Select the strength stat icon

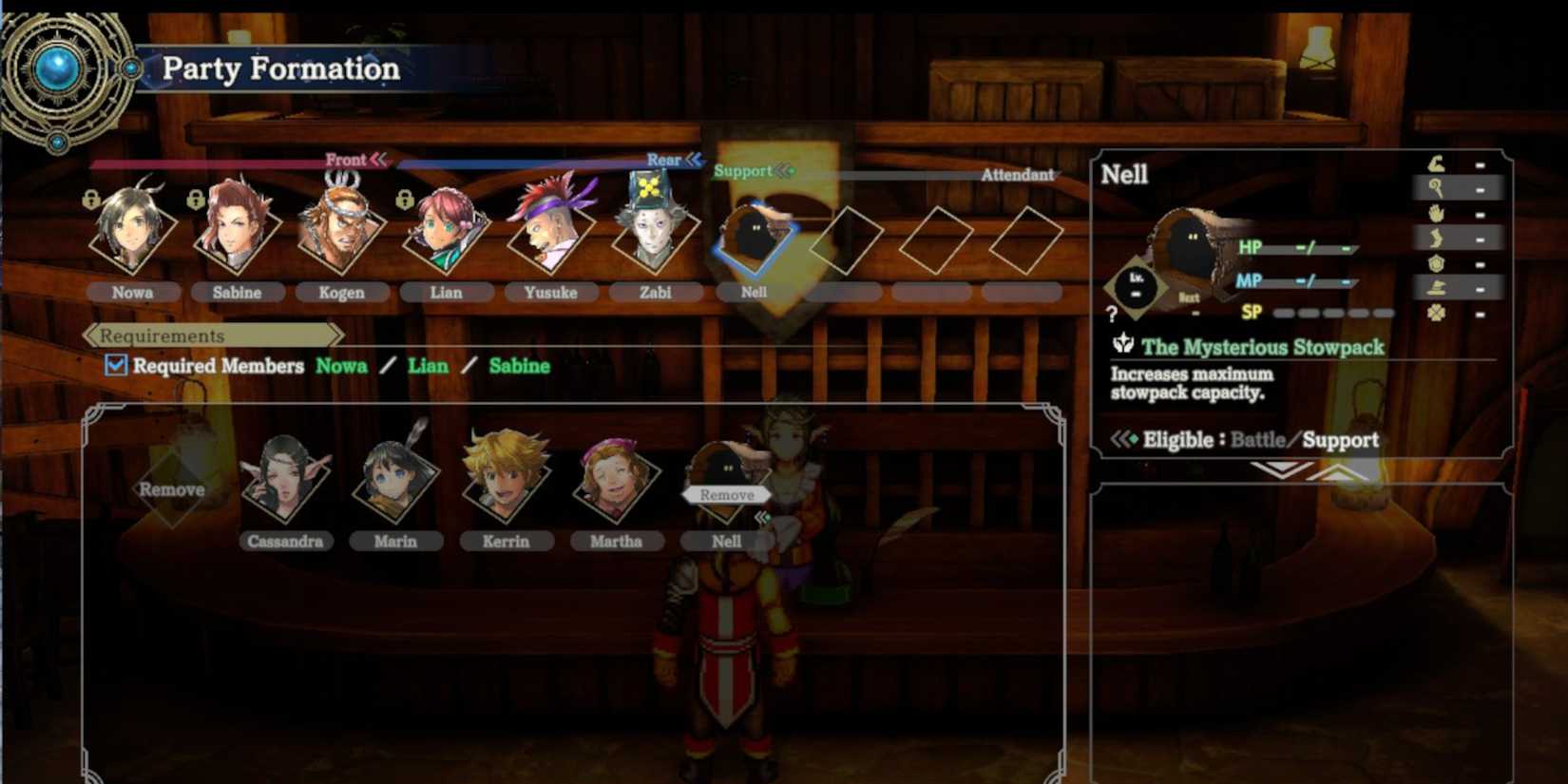[x=1437, y=165]
